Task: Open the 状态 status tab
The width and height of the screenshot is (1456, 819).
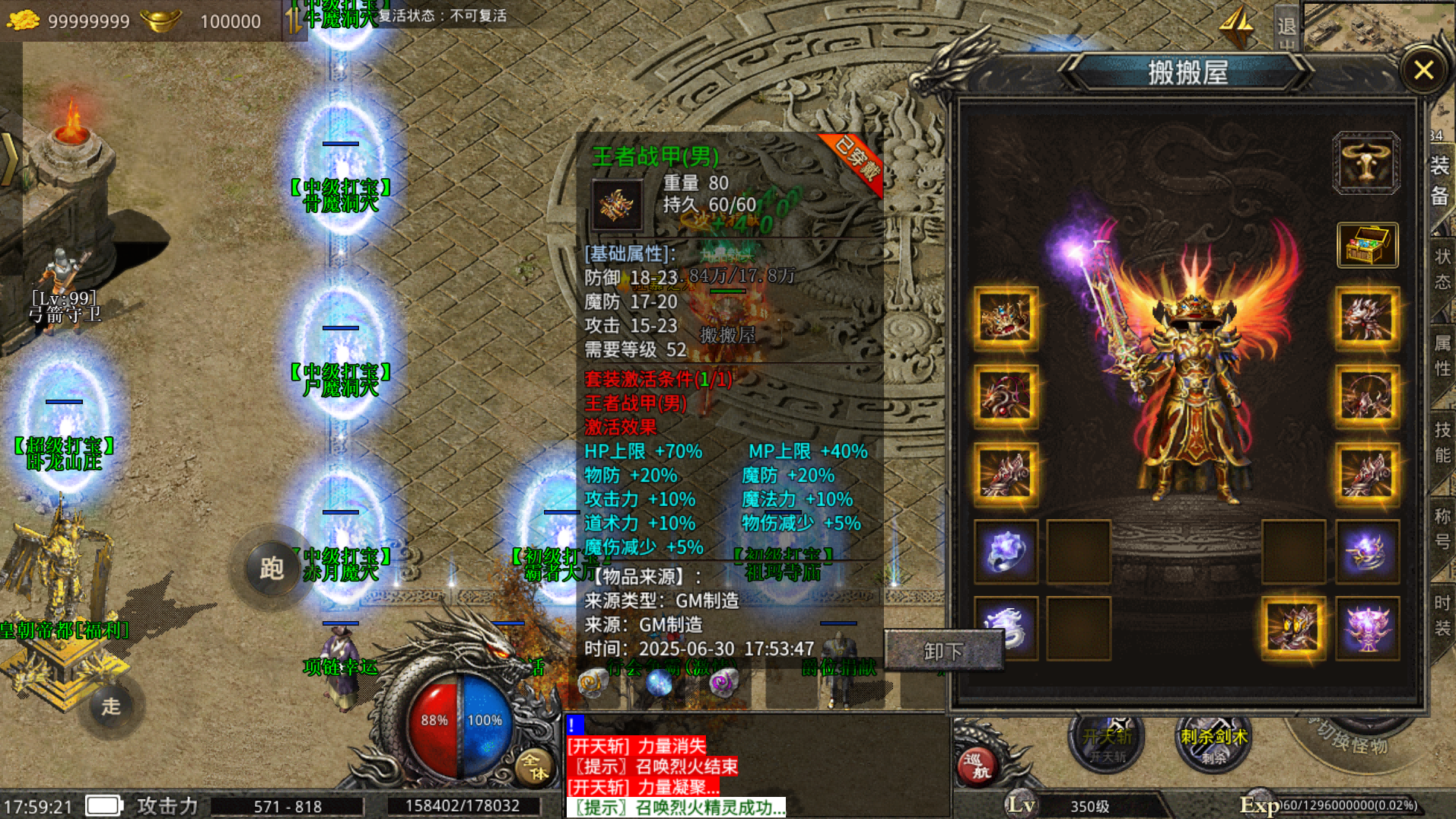Action: [1442, 269]
